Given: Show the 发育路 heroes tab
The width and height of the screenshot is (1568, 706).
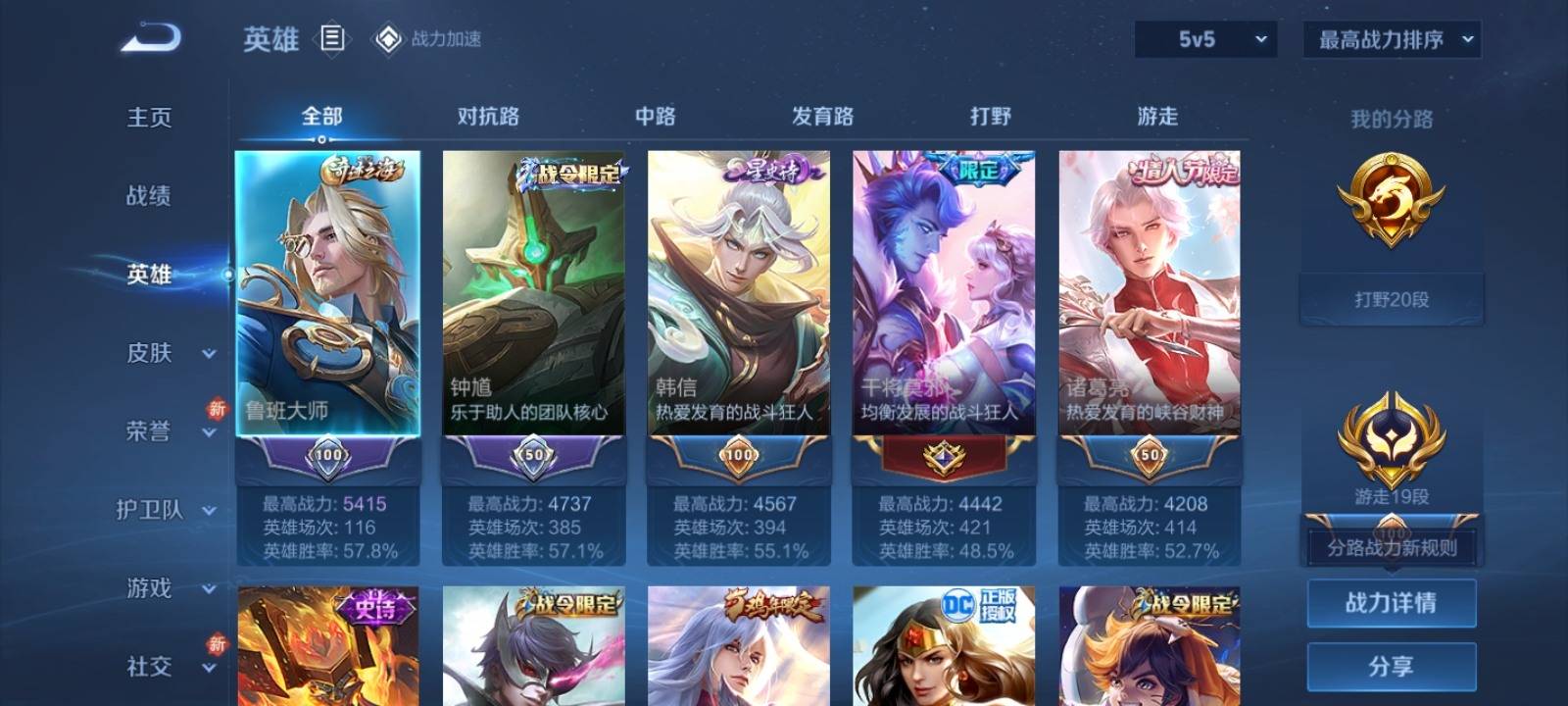Looking at the screenshot, I should pyautogui.click(x=822, y=116).
